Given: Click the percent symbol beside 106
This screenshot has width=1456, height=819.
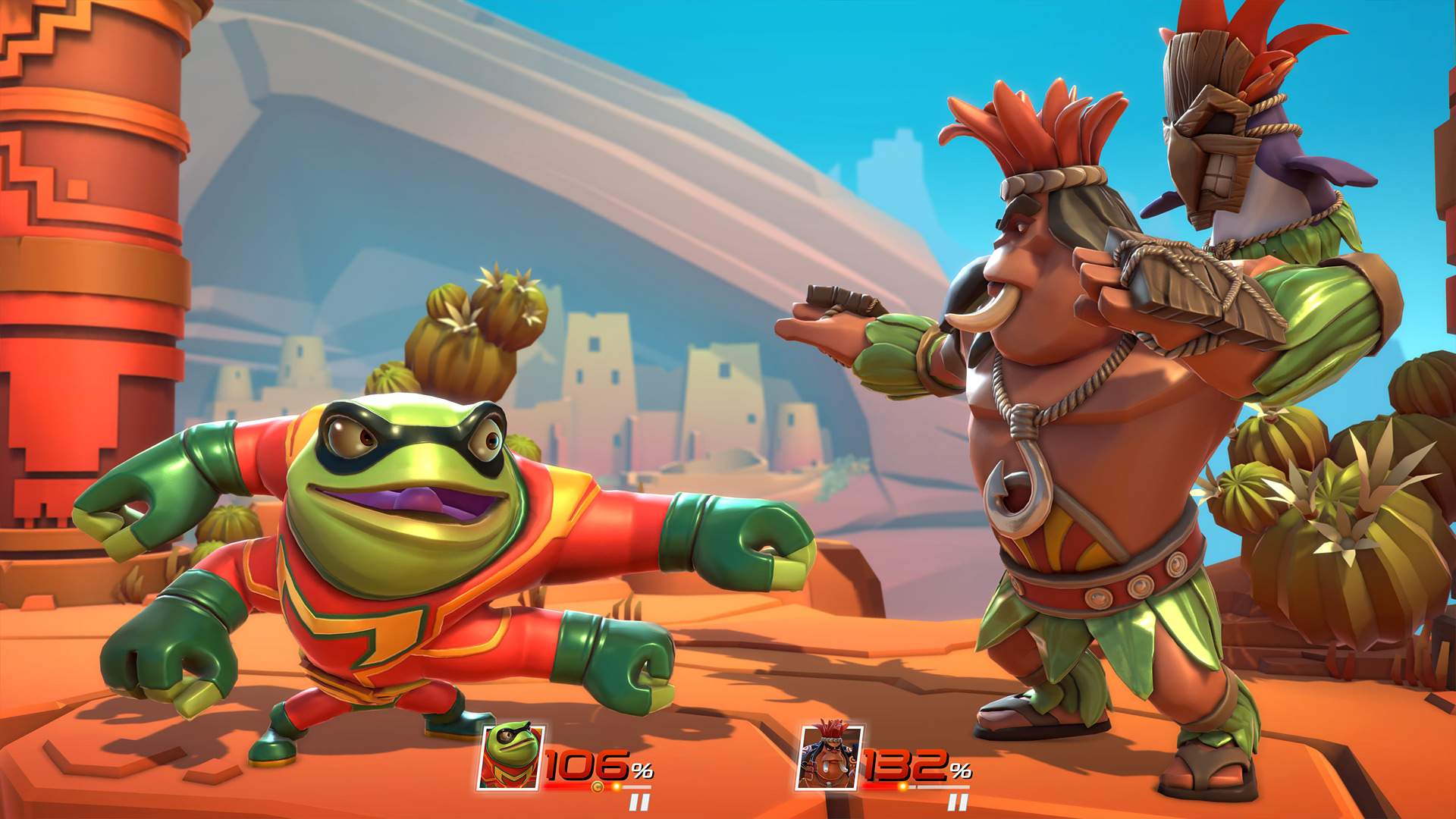Looking at the screenshot, I should click(641, 771).
